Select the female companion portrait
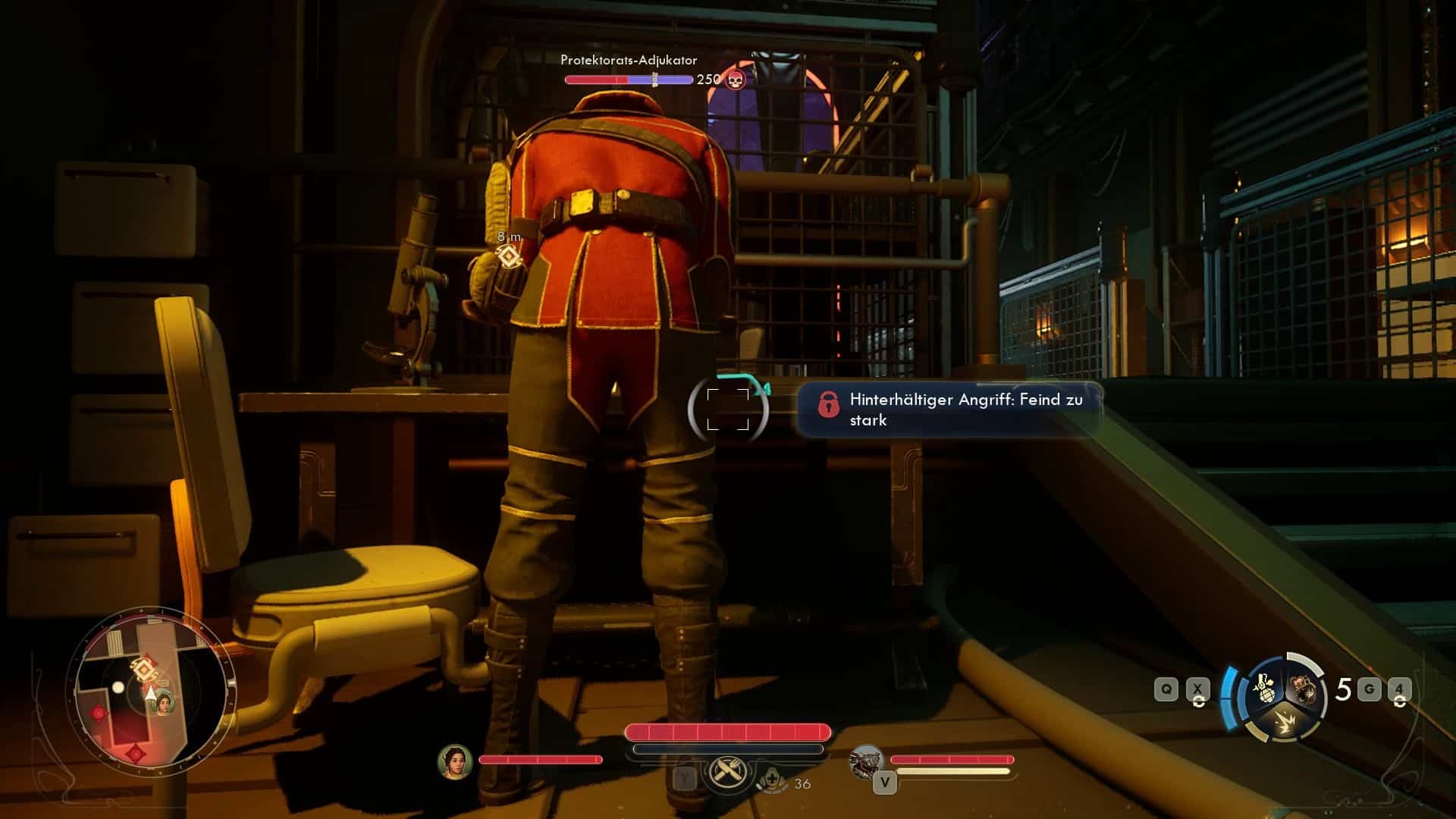The width and height of the screenshot is (1456, 819). click(455, 761)
